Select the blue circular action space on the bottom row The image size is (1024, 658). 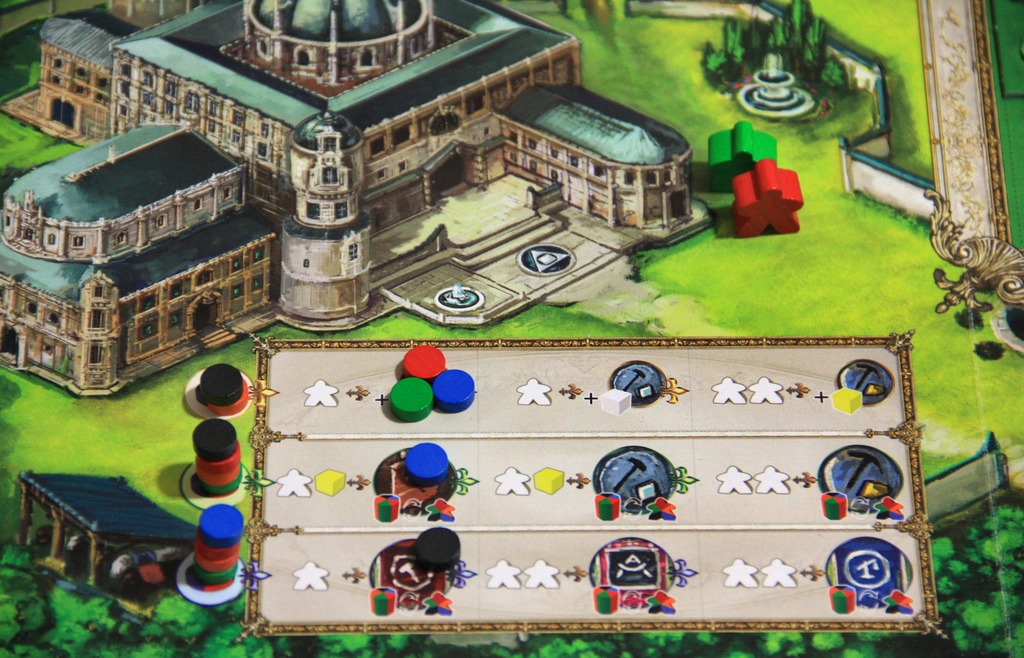pos(867,573)
